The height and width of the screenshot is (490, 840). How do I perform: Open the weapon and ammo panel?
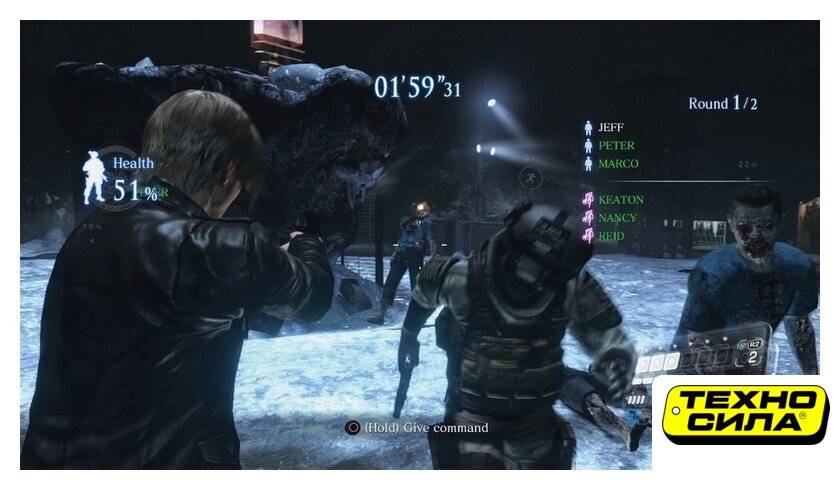coord(703,354)
